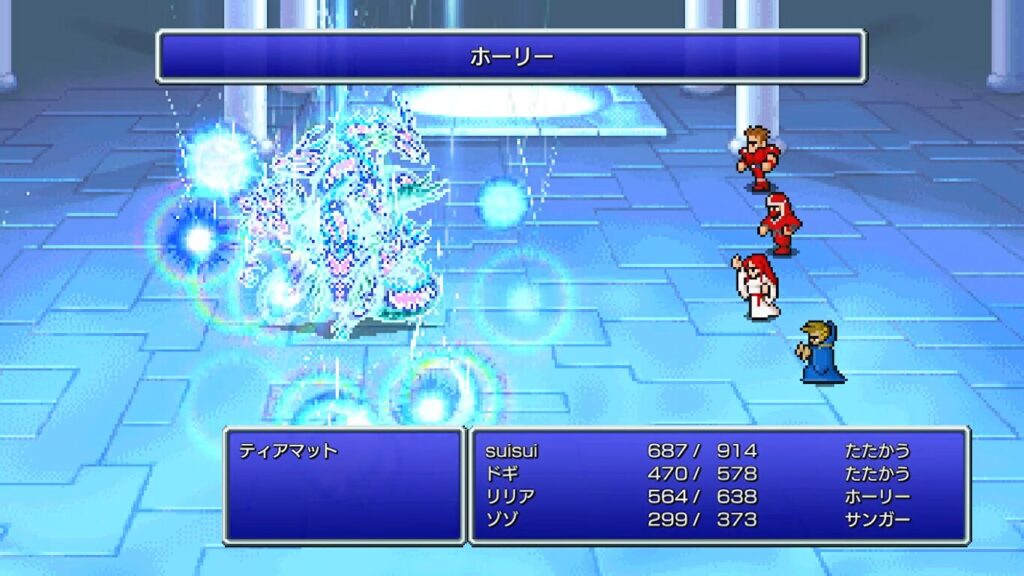Select the suisui party row
This screenshot has width=1024, height=576.
[x=510, y=451]
